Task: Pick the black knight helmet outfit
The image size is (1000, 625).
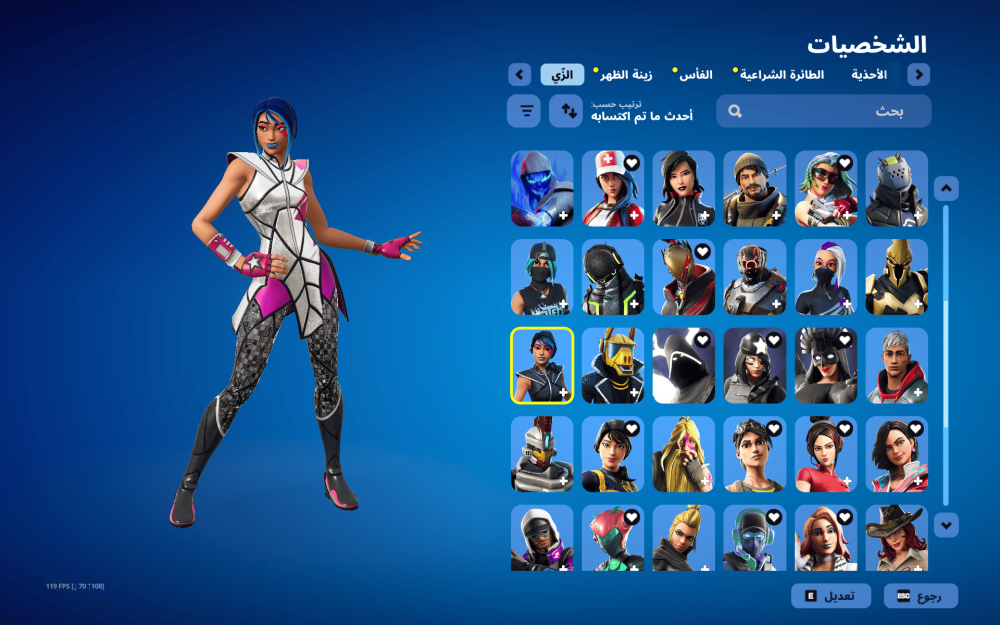Action: [896, 189]
